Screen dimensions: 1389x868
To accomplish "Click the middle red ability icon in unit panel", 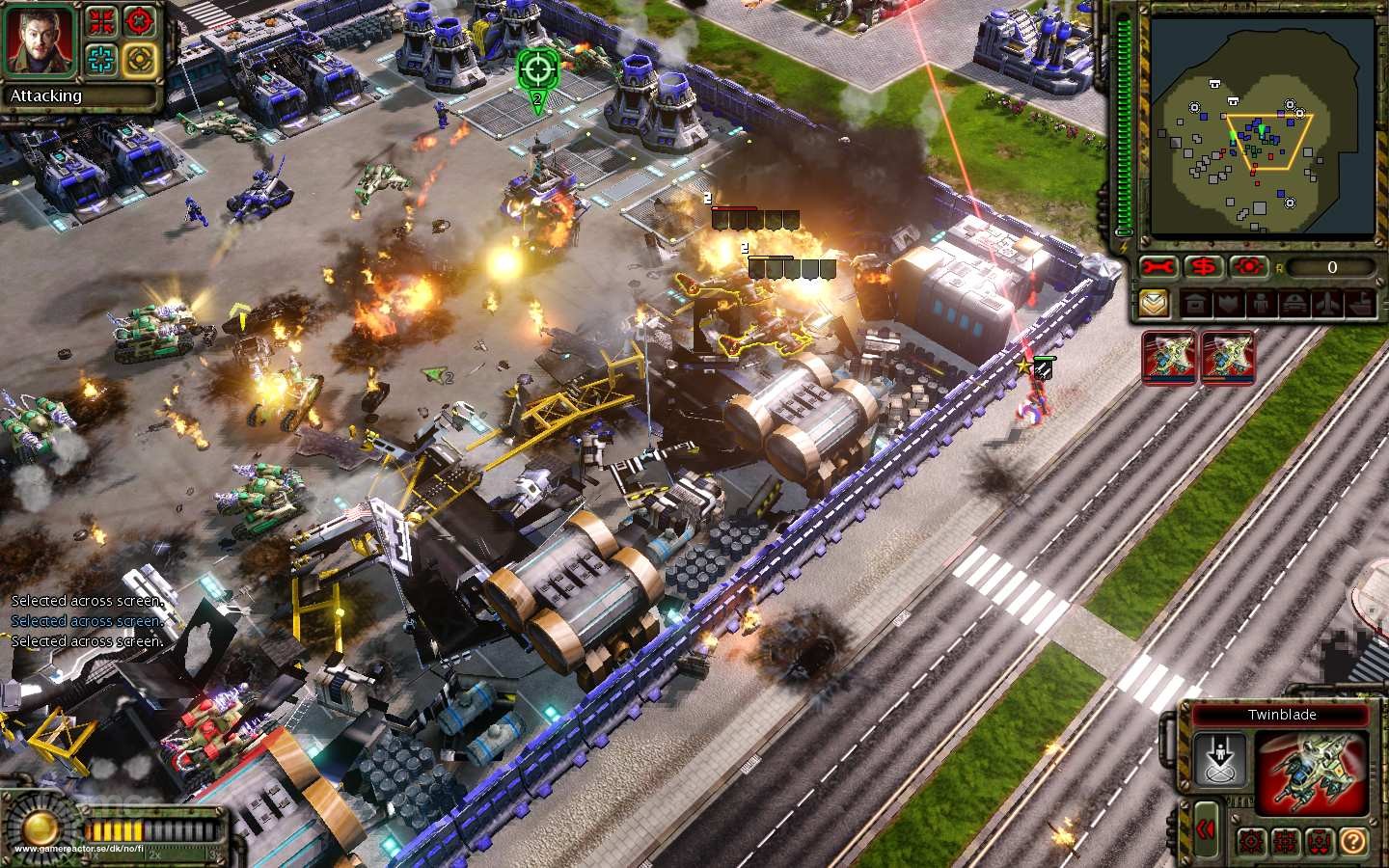I will pos(1286,842).
